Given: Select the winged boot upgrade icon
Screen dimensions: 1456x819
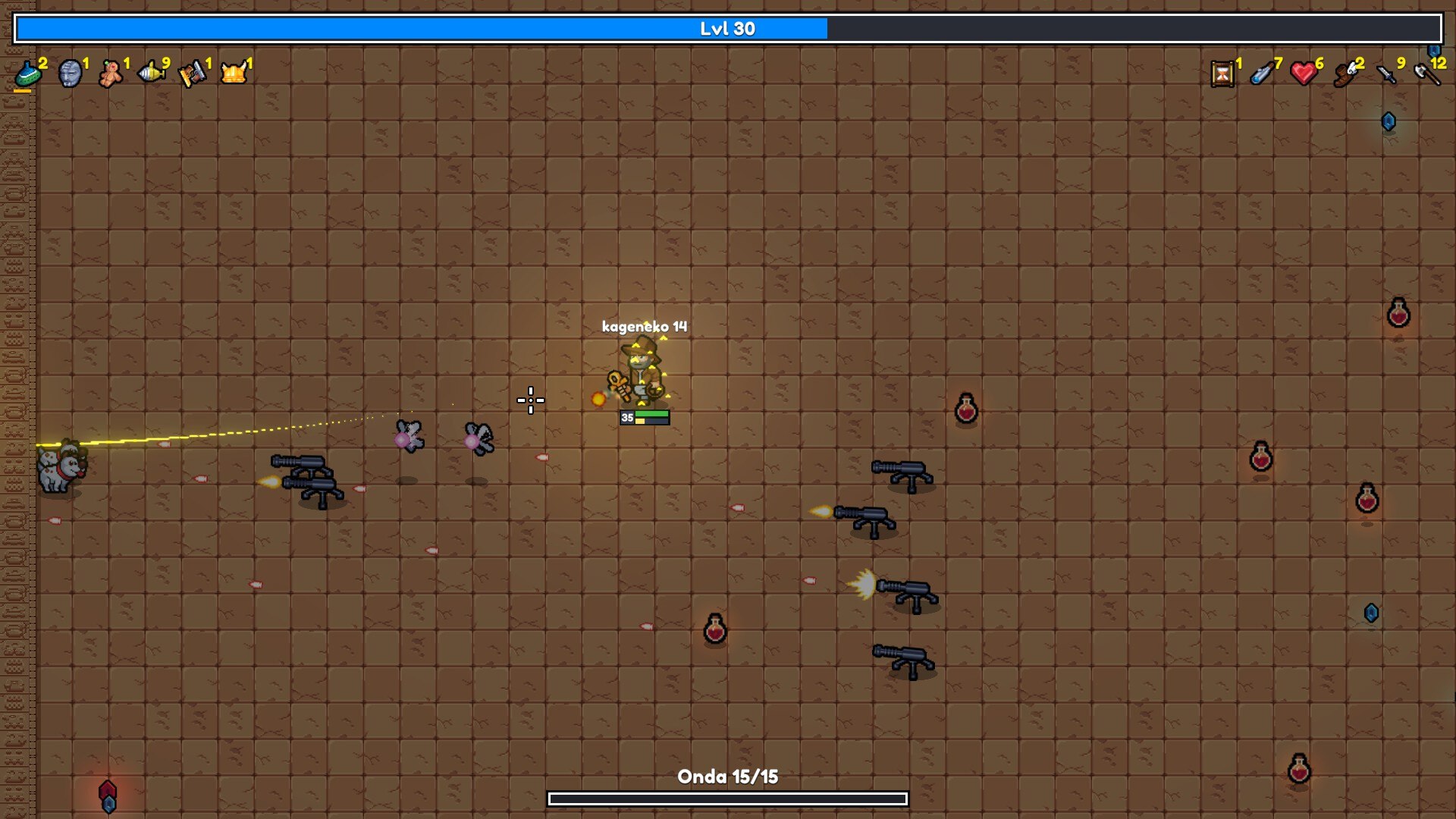Looking at the screenshot, I should [x=1345, y=74].
